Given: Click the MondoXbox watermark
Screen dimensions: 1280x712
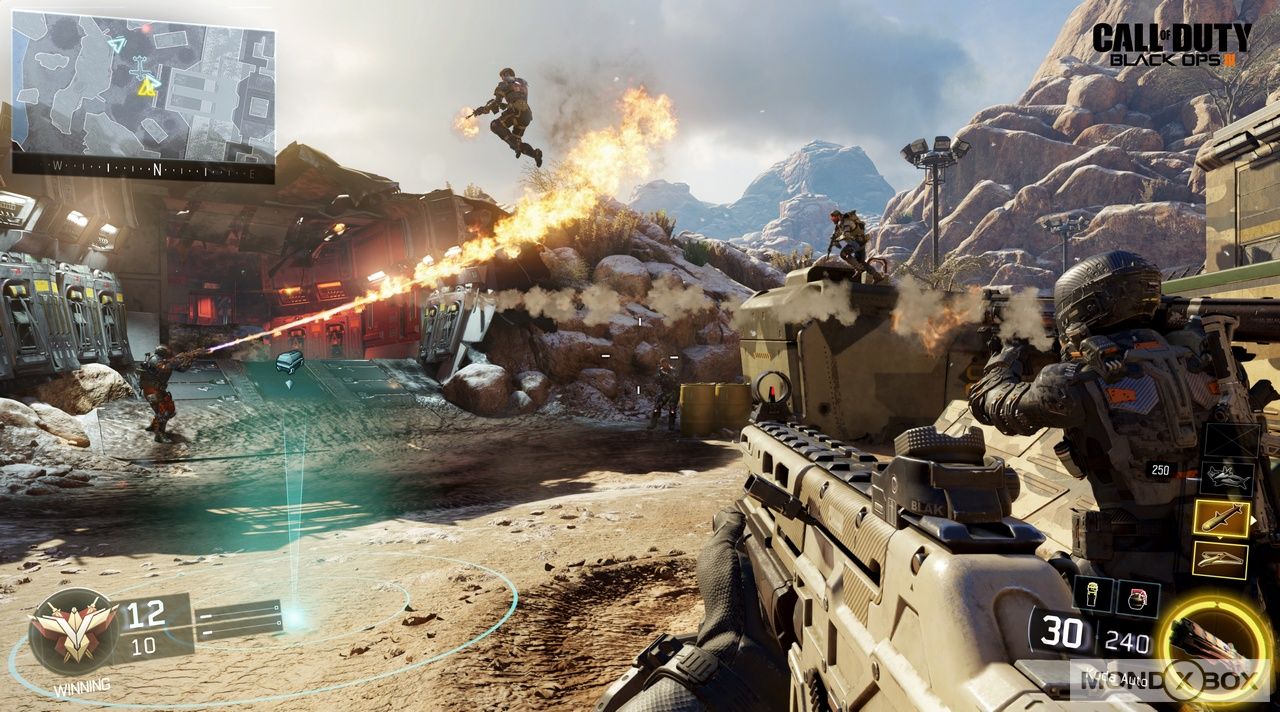Looking at the screenshot, I should pos(1170,679).
